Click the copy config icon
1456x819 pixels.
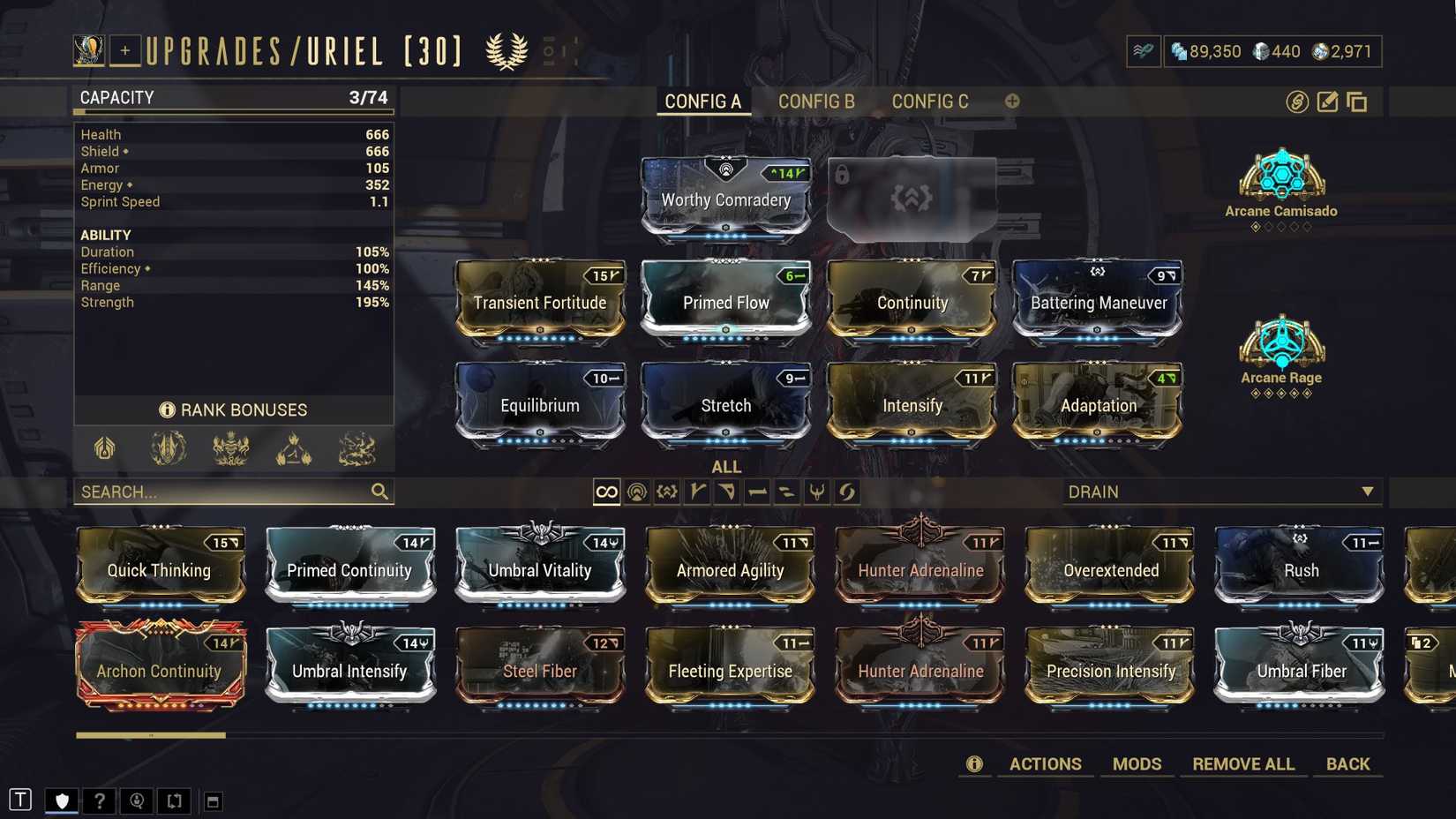1356,101
